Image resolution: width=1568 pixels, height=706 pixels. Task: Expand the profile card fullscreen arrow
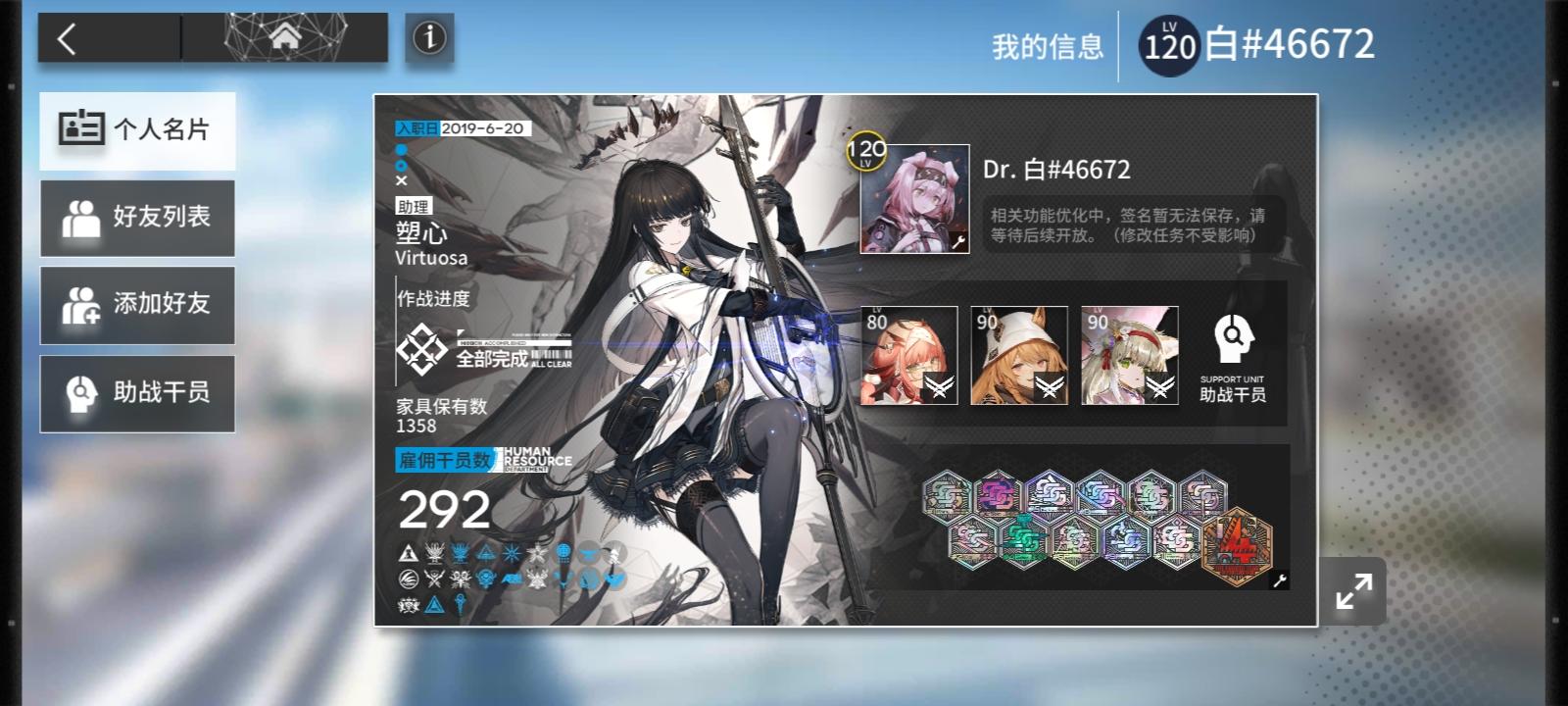1355,590
